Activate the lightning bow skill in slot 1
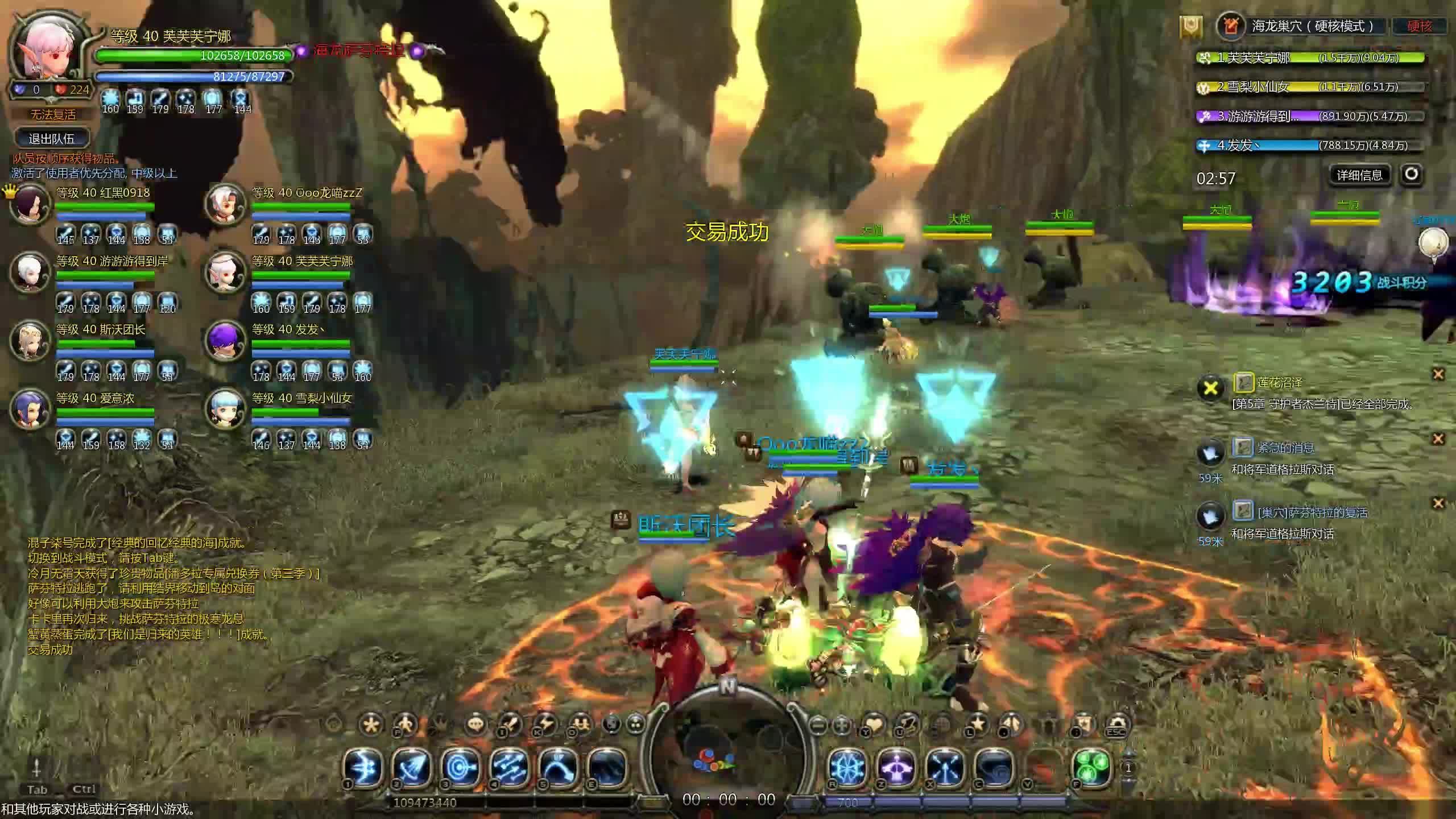This screenshot has height=819, width=1456. pos(364,767)
